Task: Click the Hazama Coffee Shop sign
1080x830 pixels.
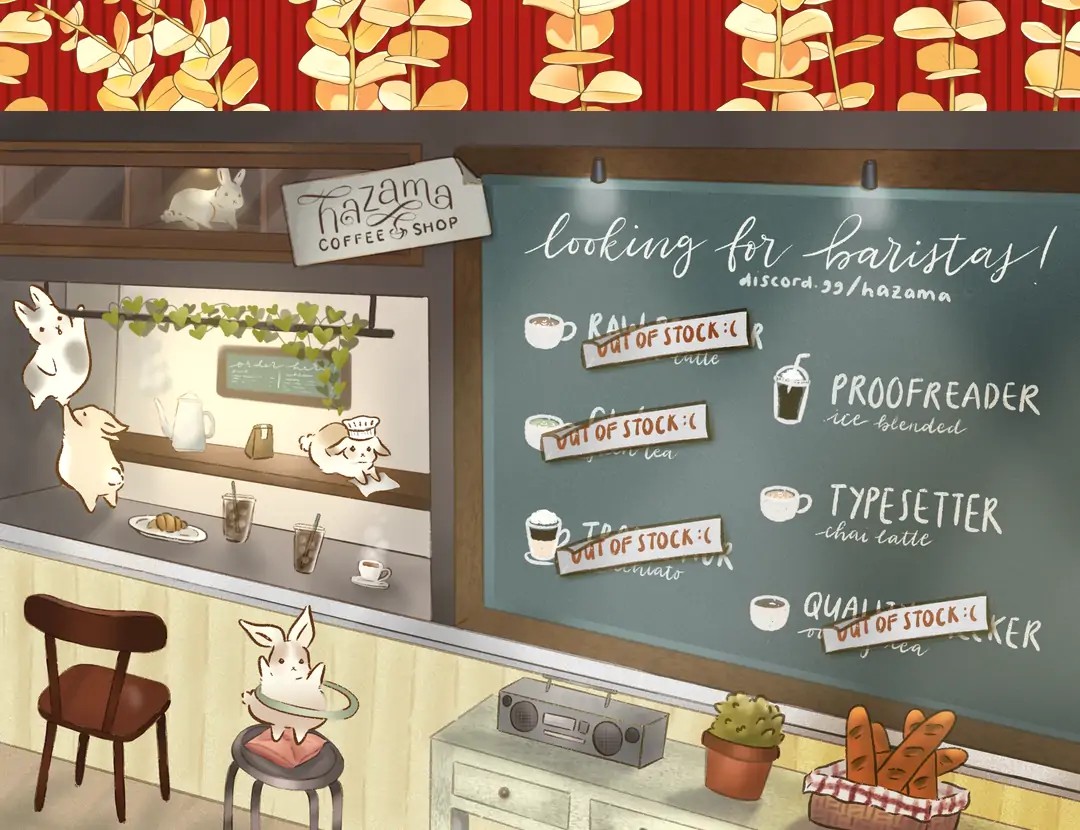Action: (x=386, y=211)
